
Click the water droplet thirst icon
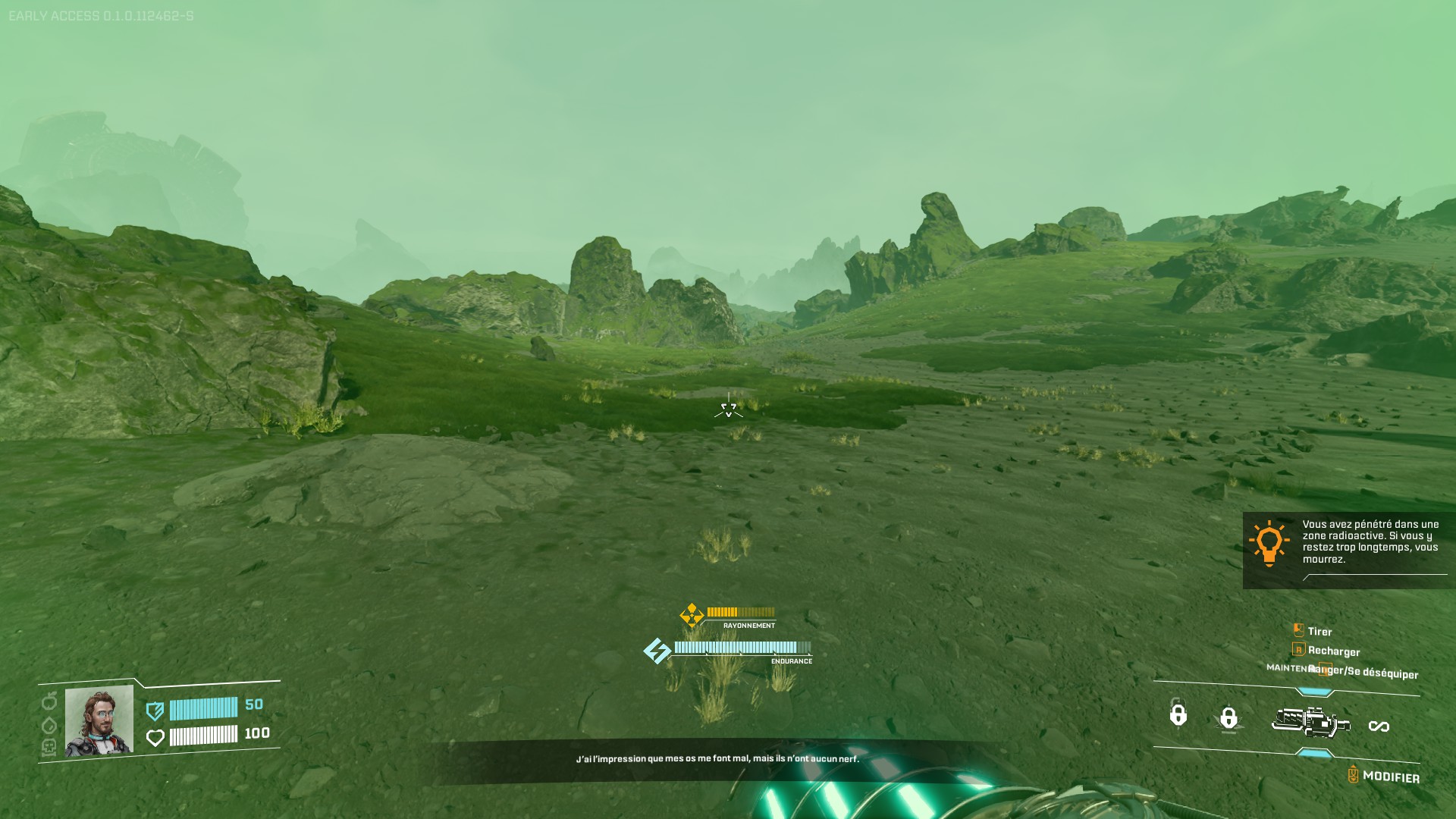49,724
